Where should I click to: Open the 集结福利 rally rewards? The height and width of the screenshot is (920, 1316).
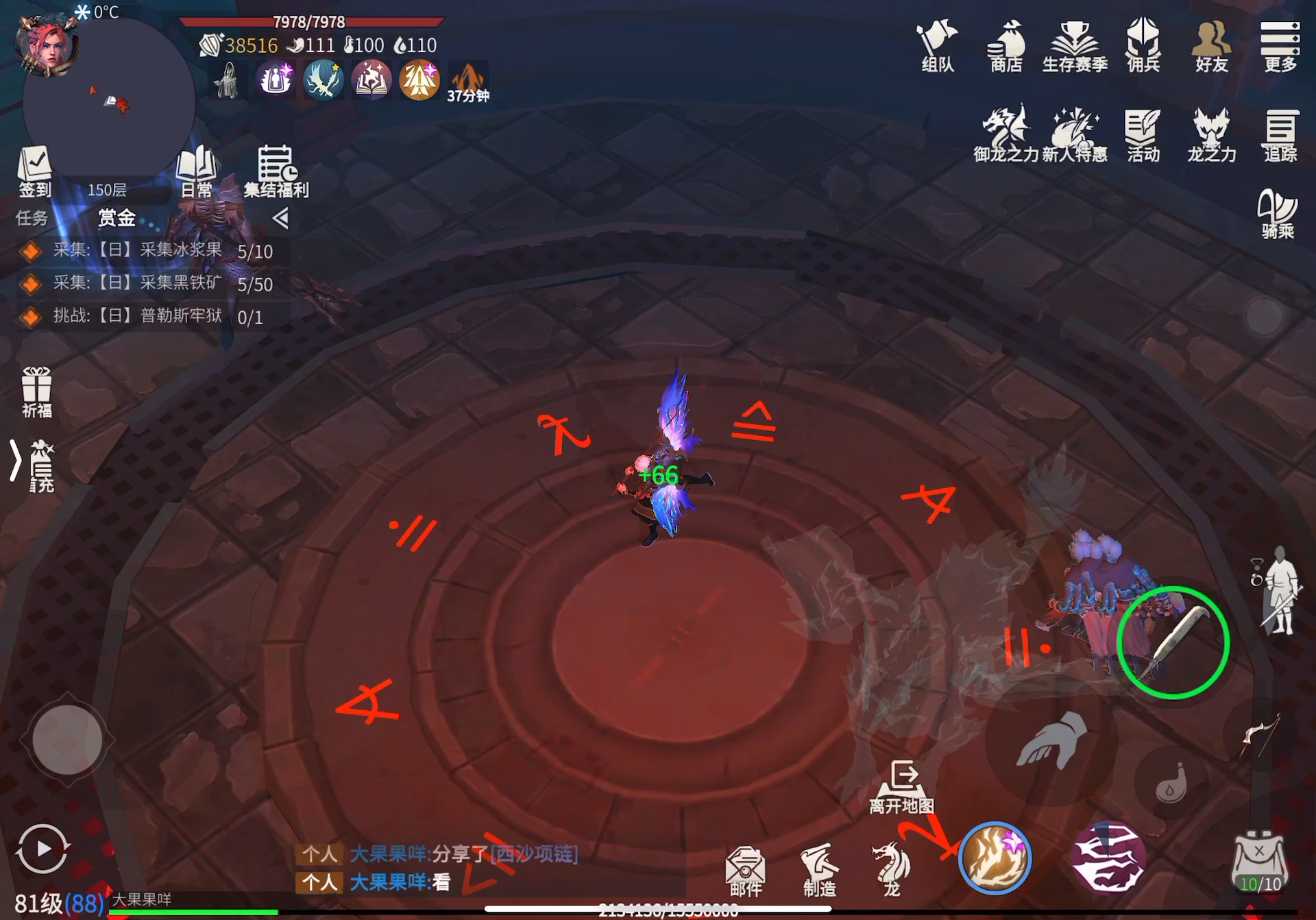[x=276, y=171]
